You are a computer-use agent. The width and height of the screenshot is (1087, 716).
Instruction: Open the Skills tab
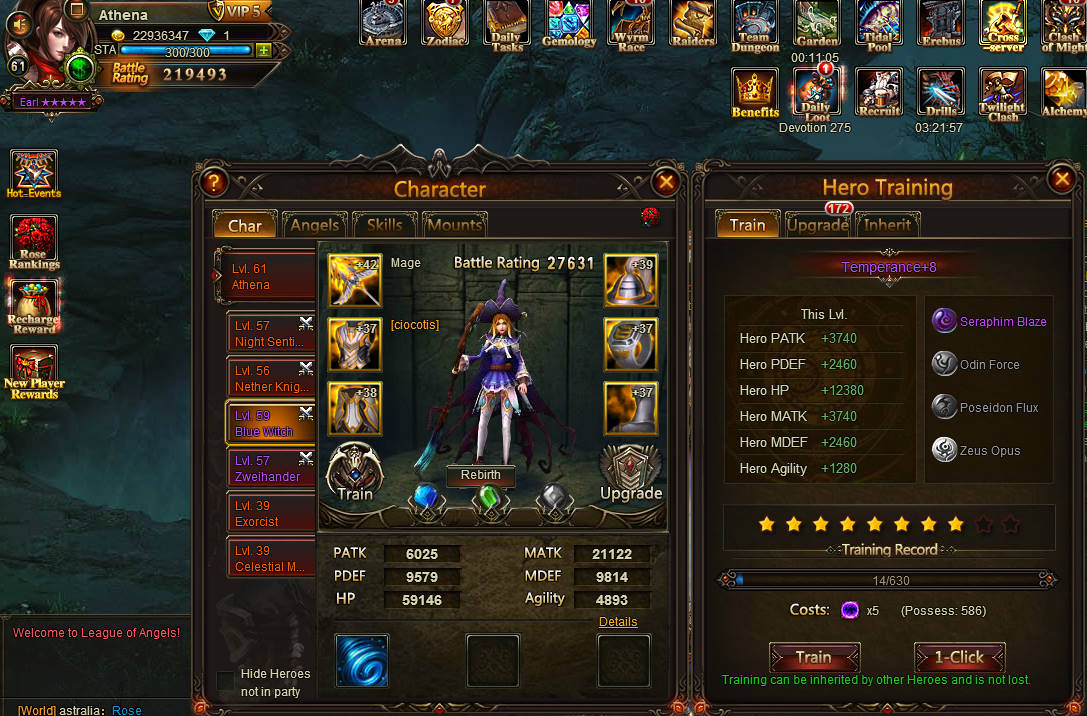coord(384,225)
